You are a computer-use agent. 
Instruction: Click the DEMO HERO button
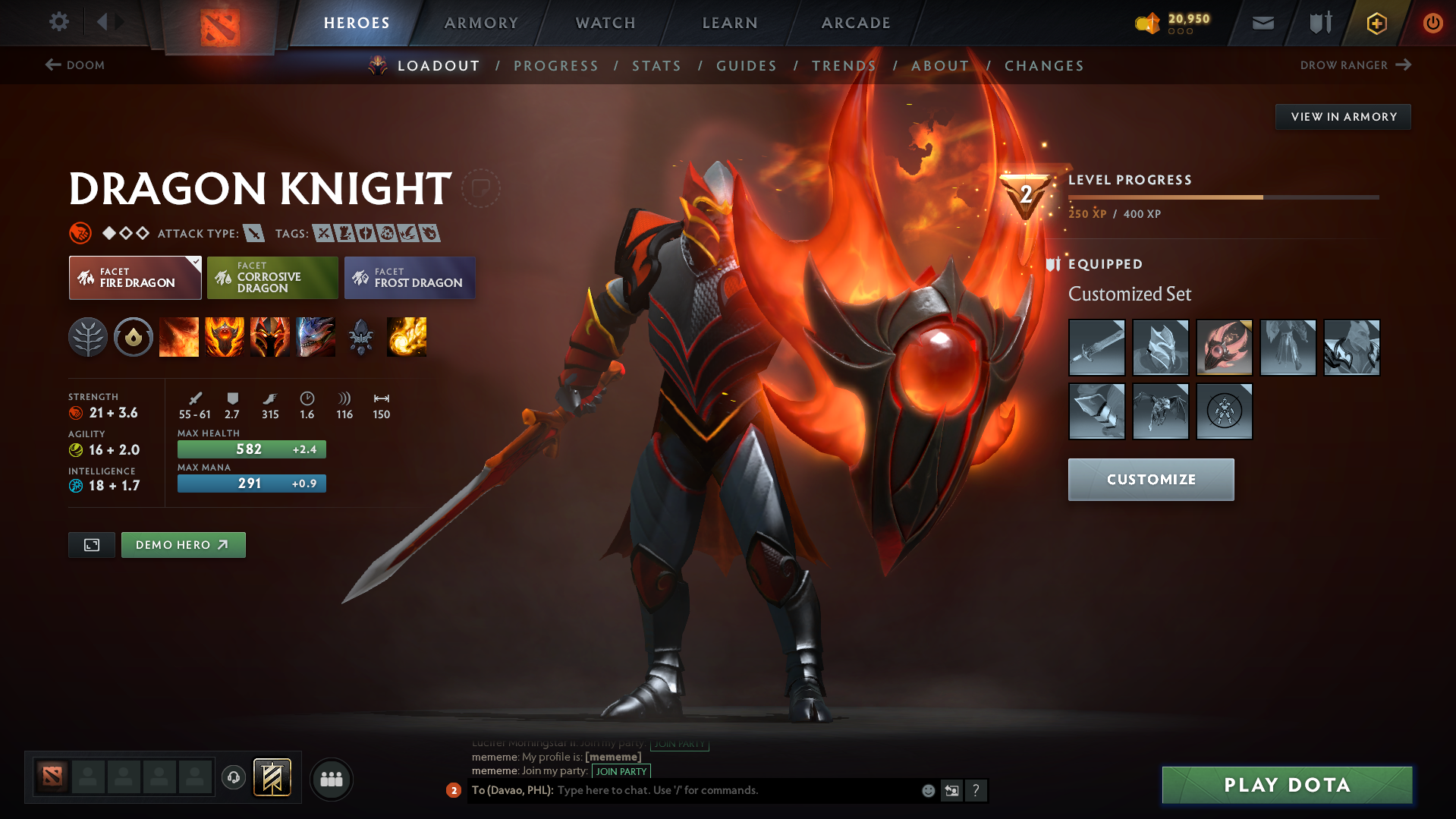click(182, 544)
